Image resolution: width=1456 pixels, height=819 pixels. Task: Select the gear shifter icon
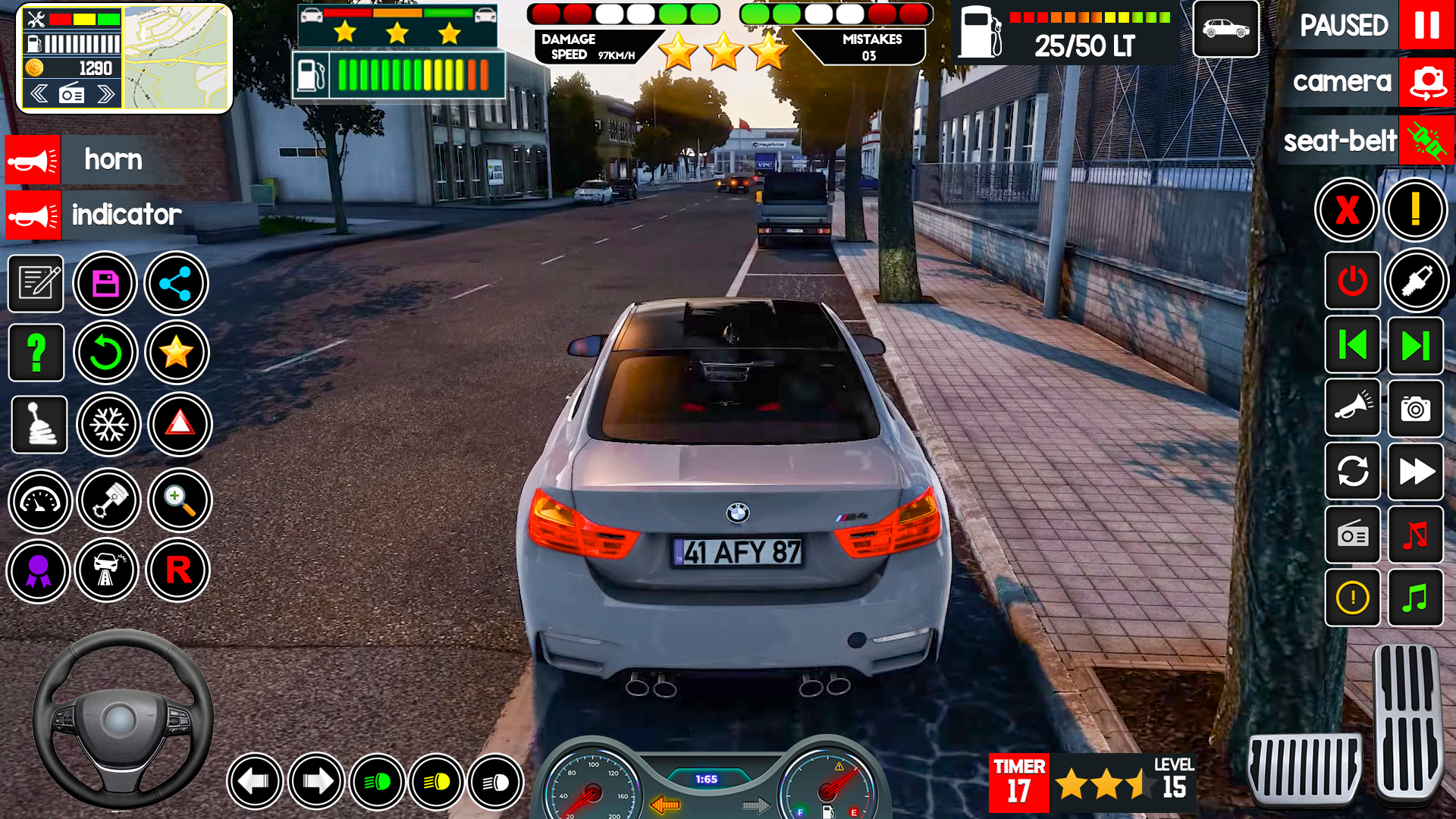click(x=38, y=425)
